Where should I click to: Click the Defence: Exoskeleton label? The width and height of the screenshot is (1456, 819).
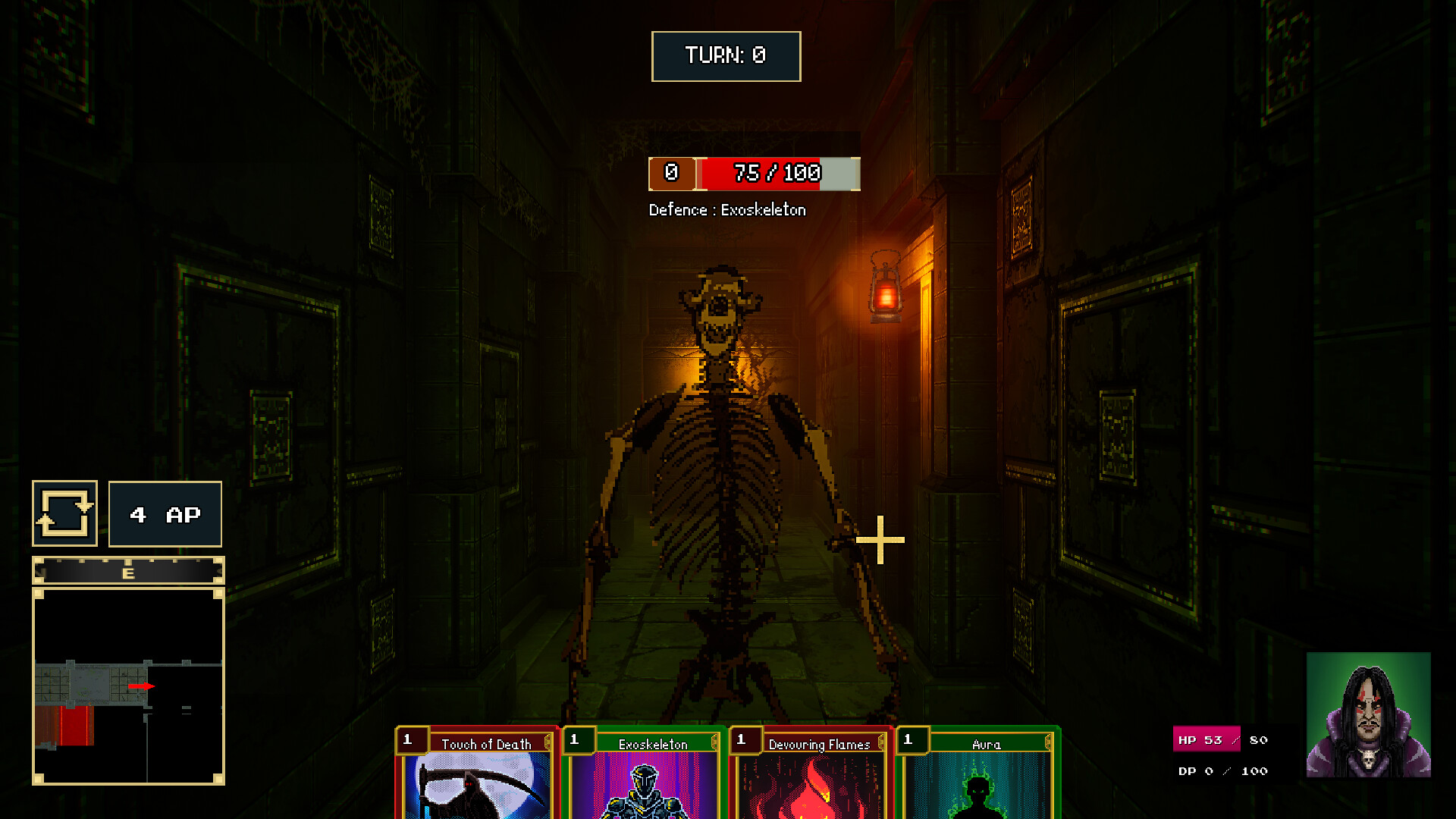[x=729, y=210]
